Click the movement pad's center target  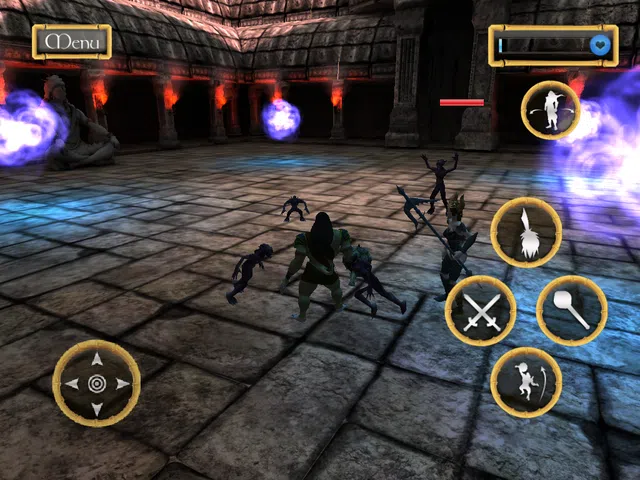coord(96,384)
